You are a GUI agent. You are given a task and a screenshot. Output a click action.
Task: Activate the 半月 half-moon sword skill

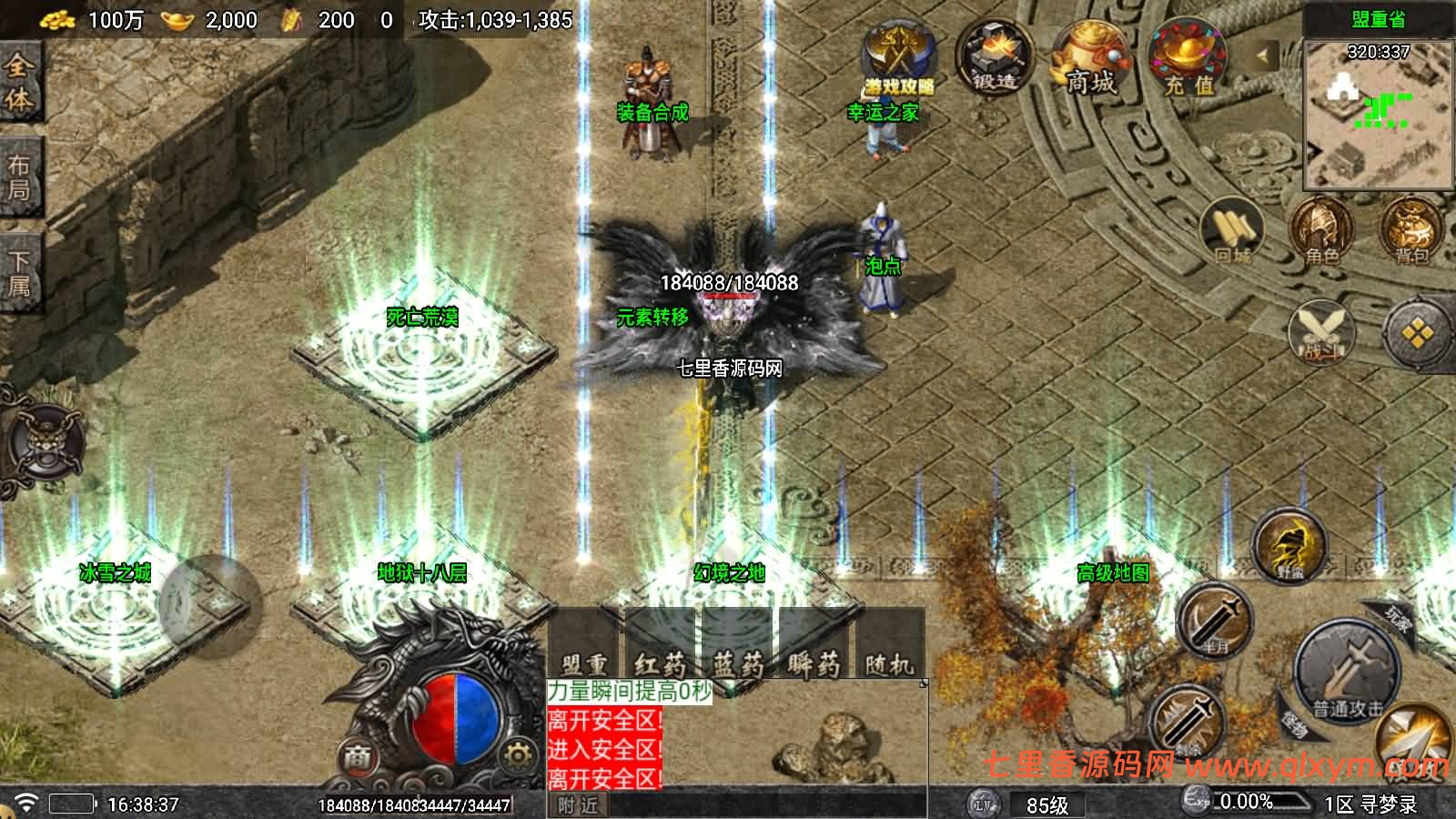pyautogui.click(x=1215, y=620)
